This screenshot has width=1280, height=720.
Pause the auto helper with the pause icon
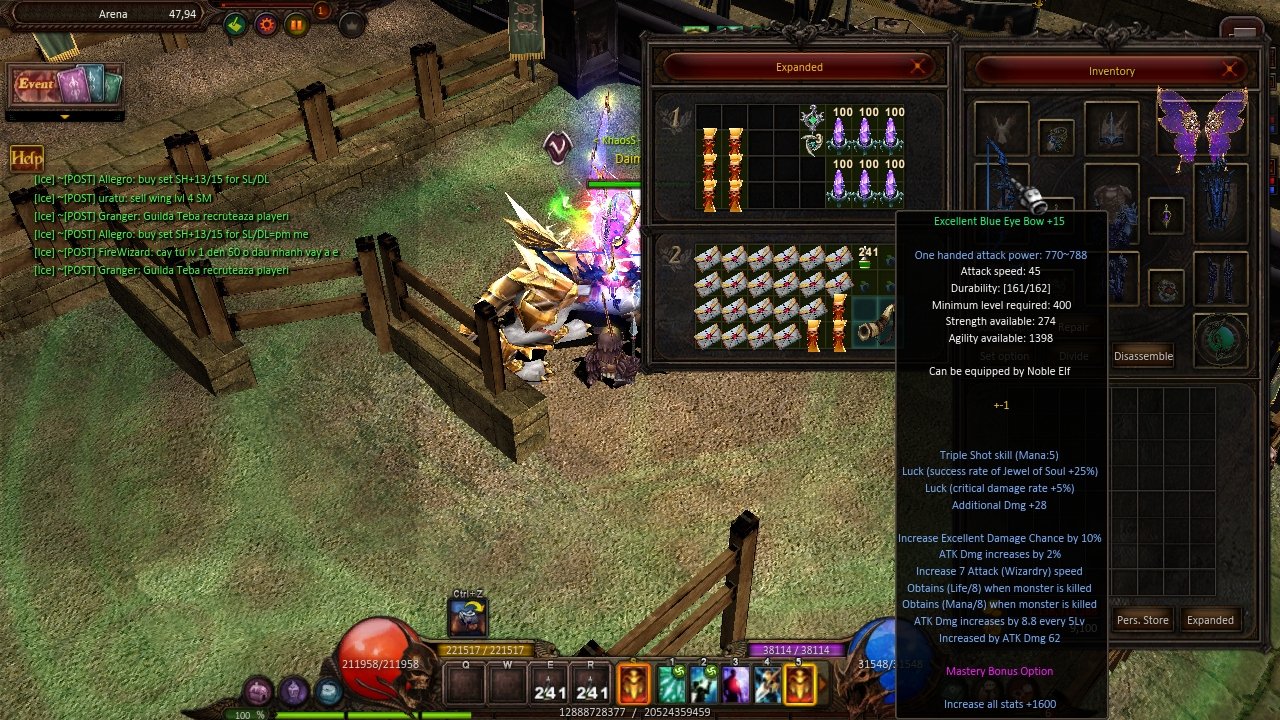click(297, 25)
